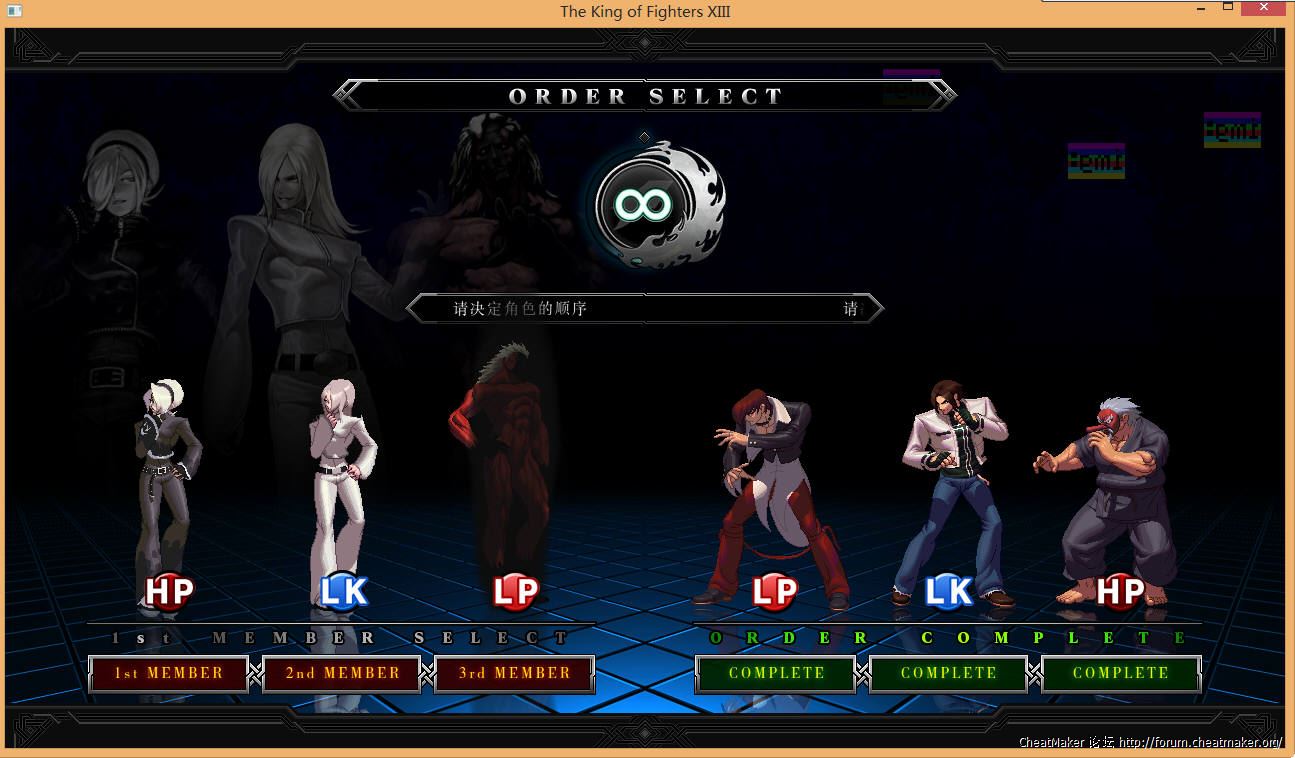Choose the 2nd MEMBER button
Image resolution: width=1295 pixels, height=758 pixels.
click(342, 673)
